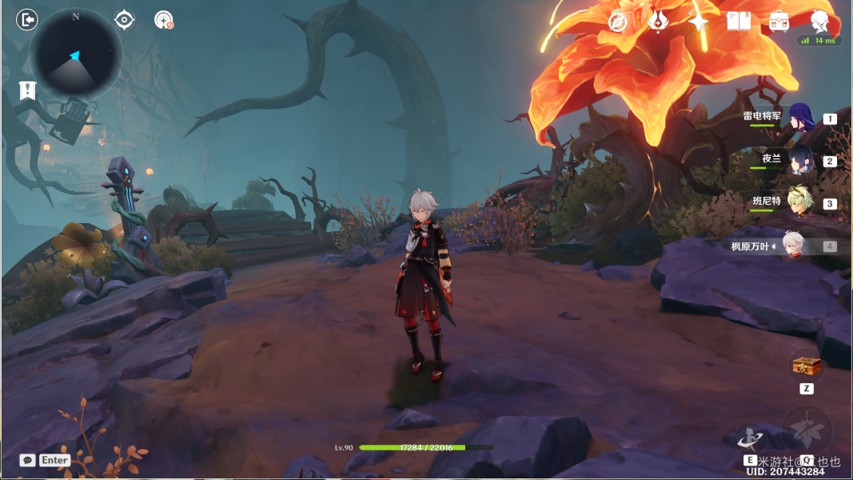Activate the maple leaf elemental burst

(x=806, y=430)
